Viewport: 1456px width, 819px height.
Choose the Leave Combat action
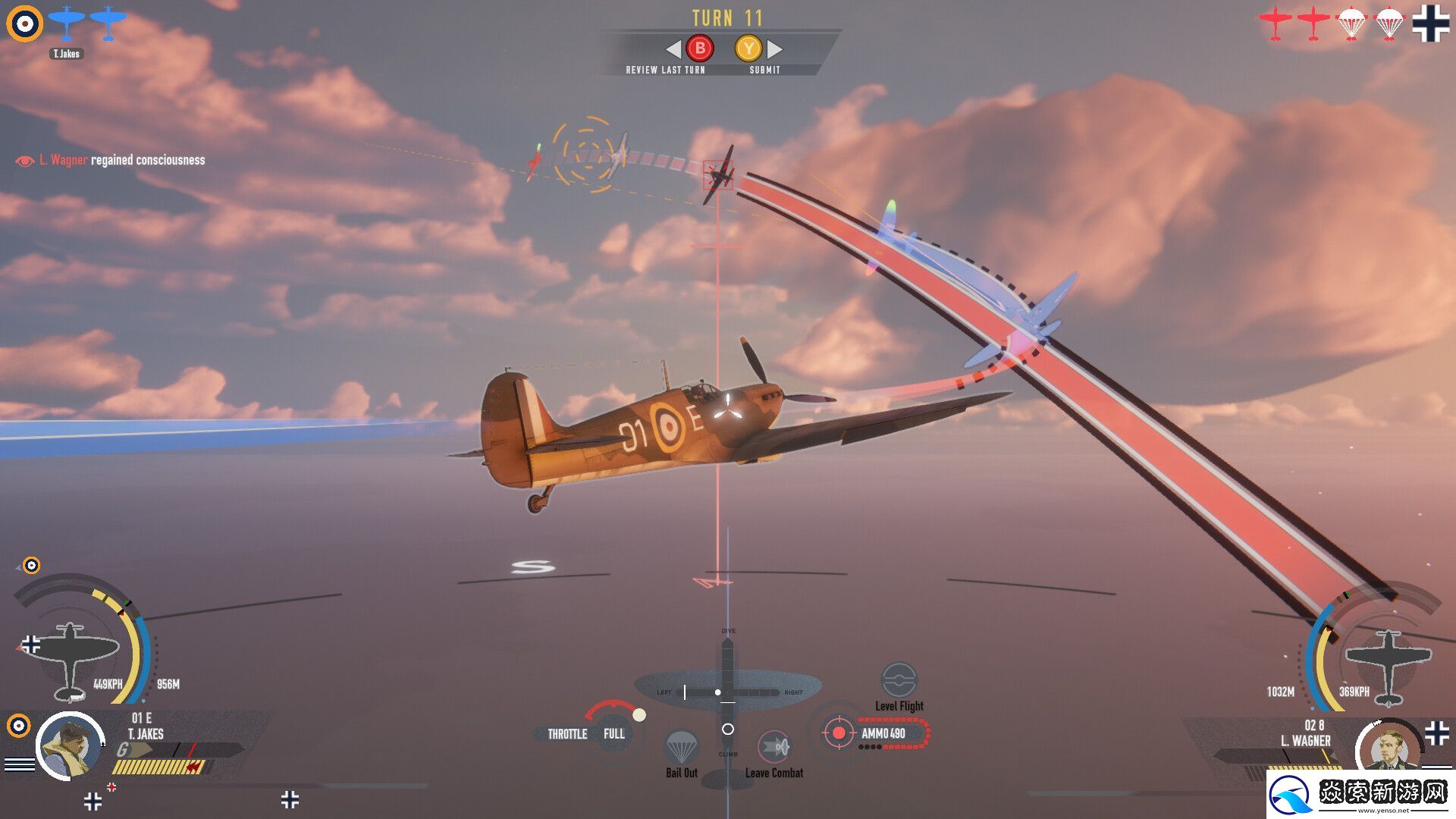click(774, 748)
